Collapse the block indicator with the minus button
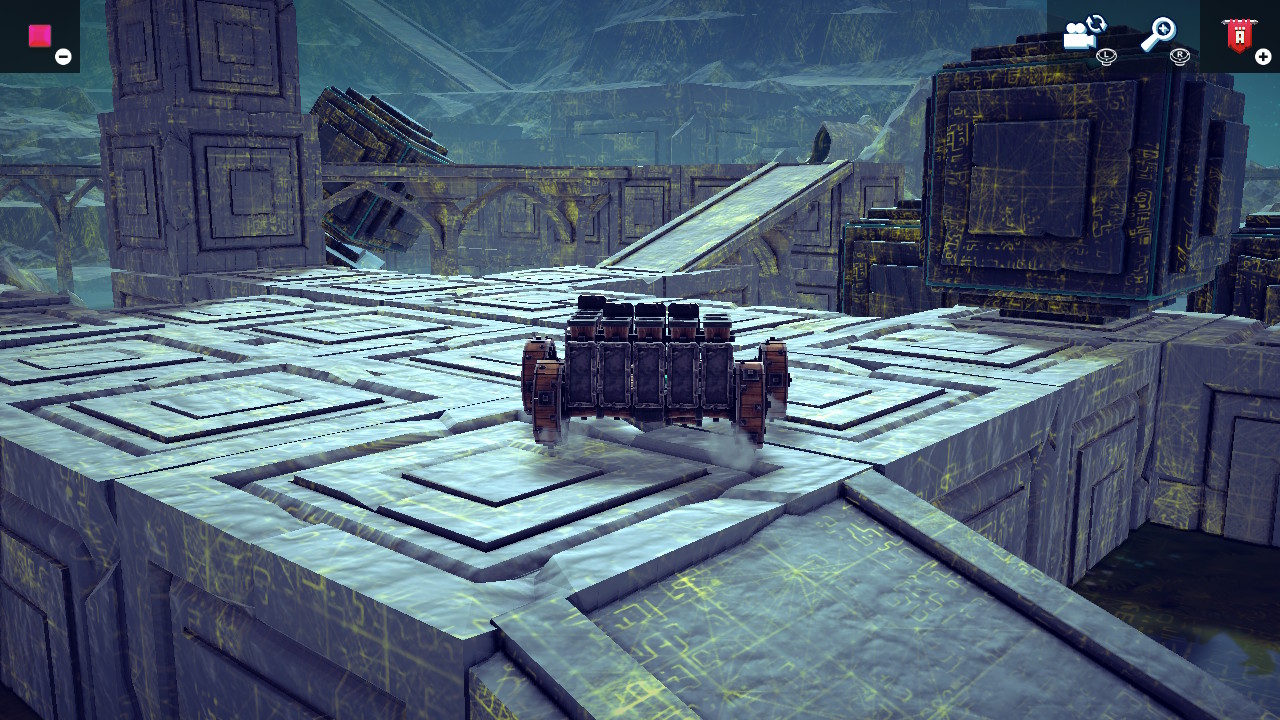 coord(63,56)
